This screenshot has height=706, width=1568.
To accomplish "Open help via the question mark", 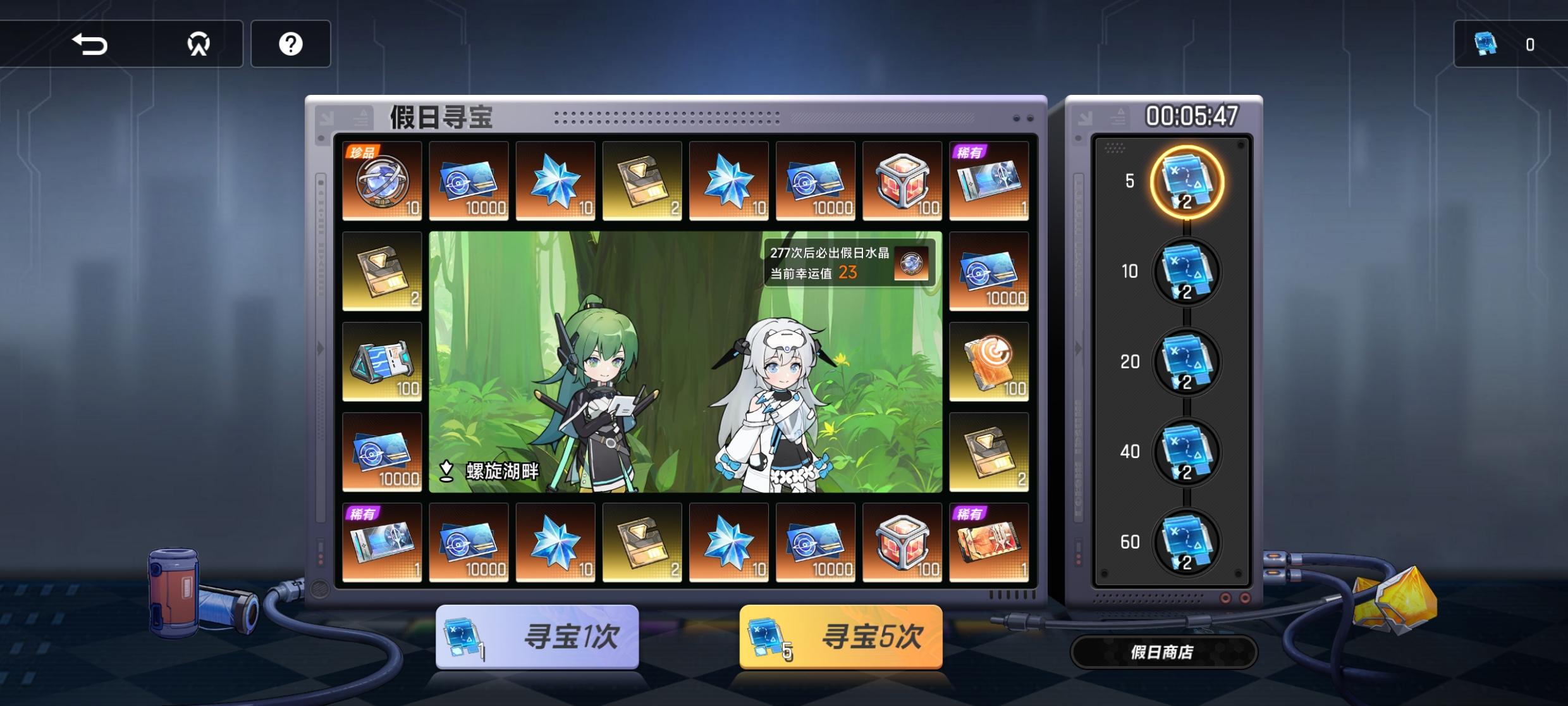I will [291, 43].
